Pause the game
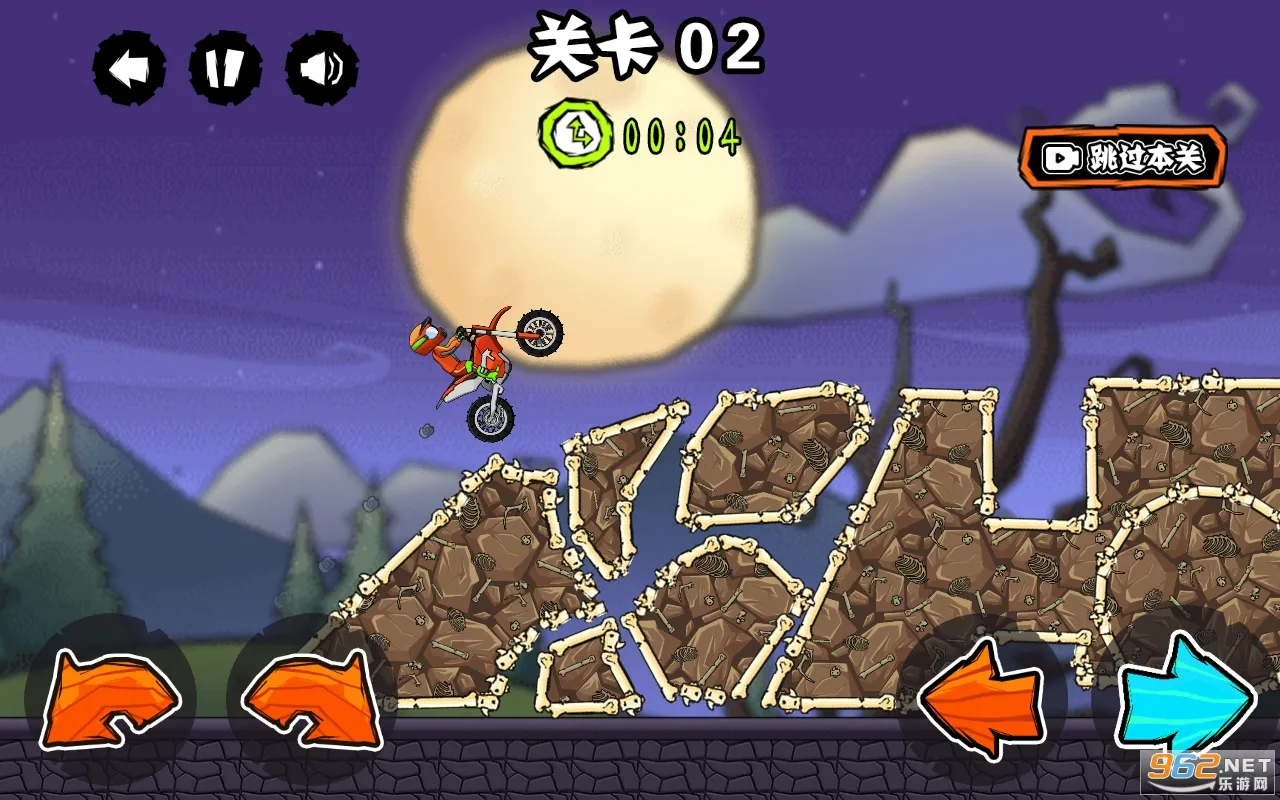1280x800 pixels. [225, 69]
